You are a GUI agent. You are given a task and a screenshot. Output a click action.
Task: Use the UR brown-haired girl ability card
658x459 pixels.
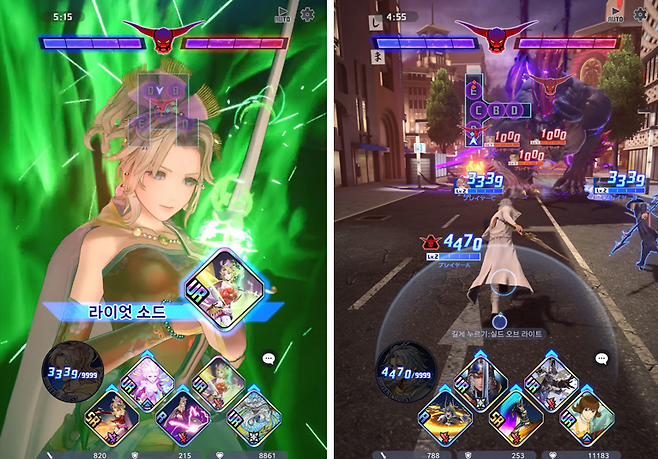pos(585,412)
